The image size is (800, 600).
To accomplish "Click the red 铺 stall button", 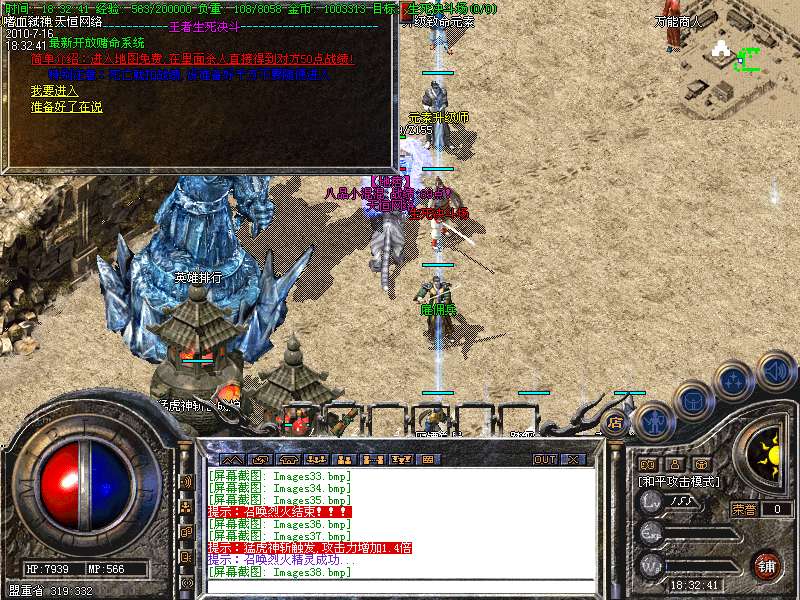I will click(x=766, y=565).
